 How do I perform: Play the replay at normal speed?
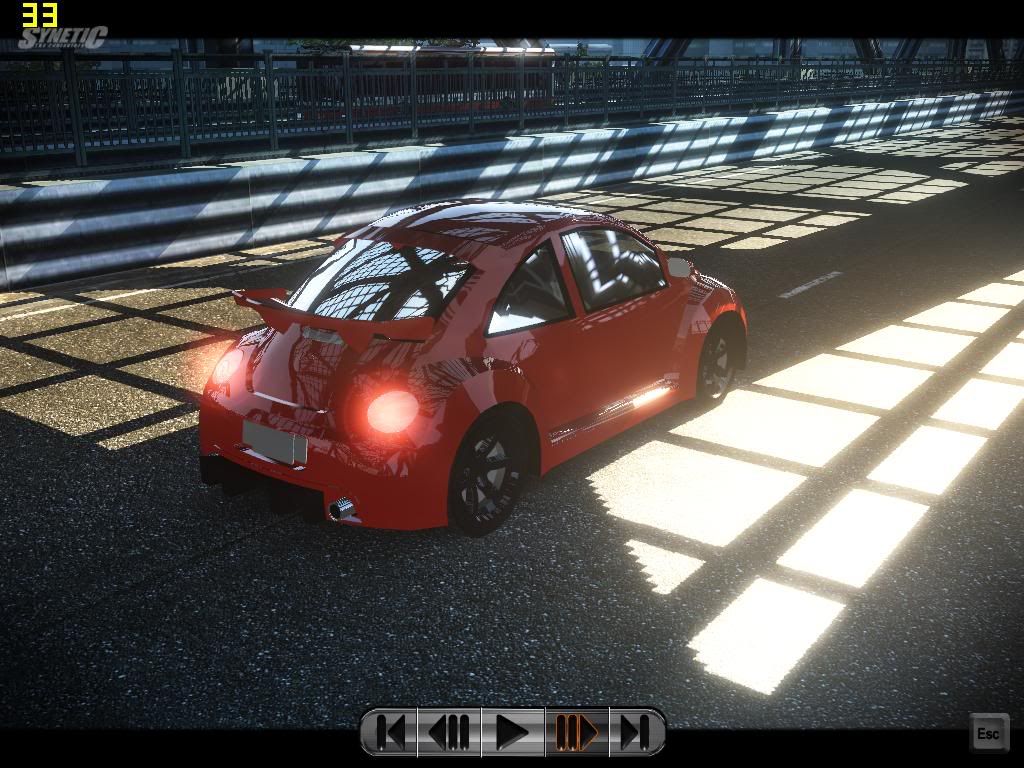pos(512,732)
